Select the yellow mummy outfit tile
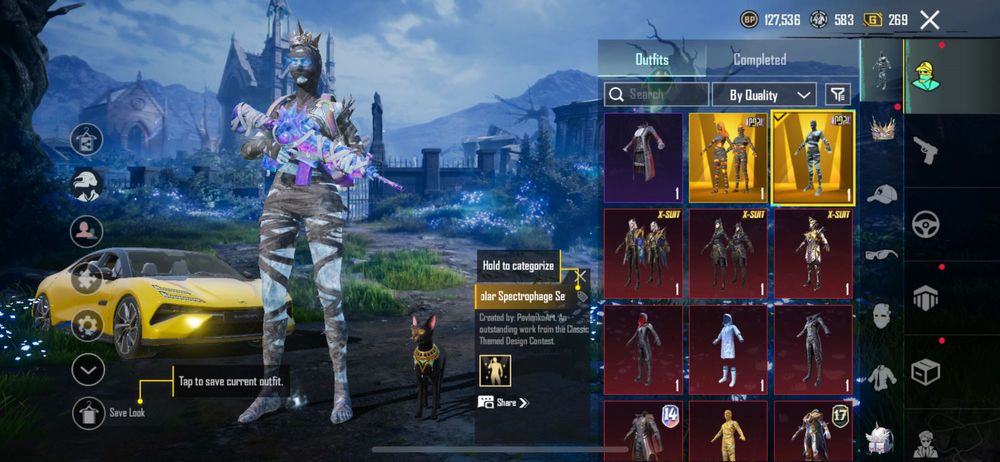Image resolution: width=1000 pixels, height=462 pixels. pos(728,430)
